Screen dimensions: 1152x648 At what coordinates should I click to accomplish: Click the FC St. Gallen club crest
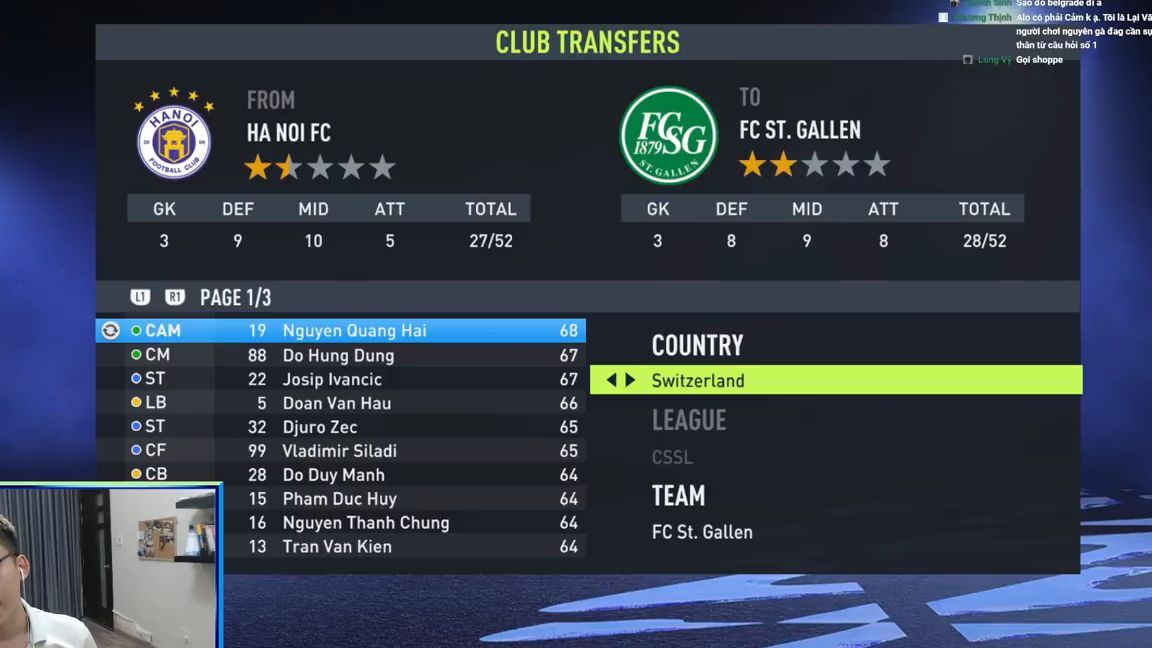pyautogui.click(x=669, y=135)
